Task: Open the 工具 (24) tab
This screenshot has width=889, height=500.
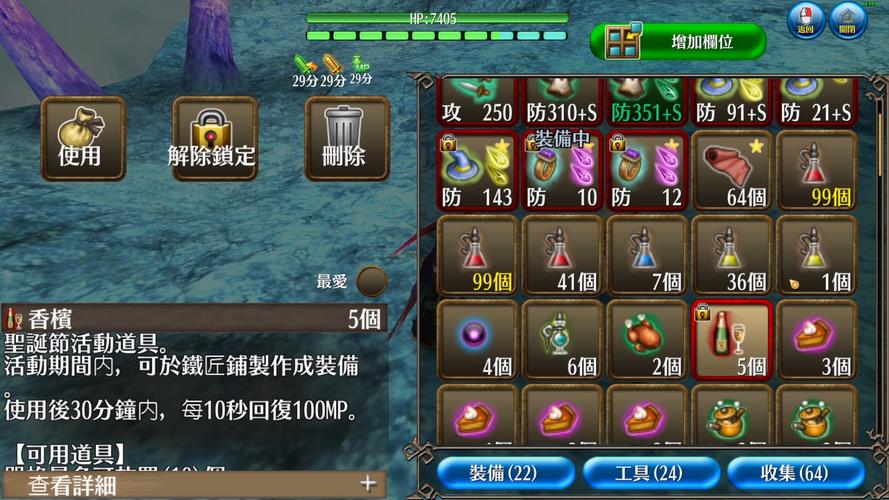Action: point(651,472)
